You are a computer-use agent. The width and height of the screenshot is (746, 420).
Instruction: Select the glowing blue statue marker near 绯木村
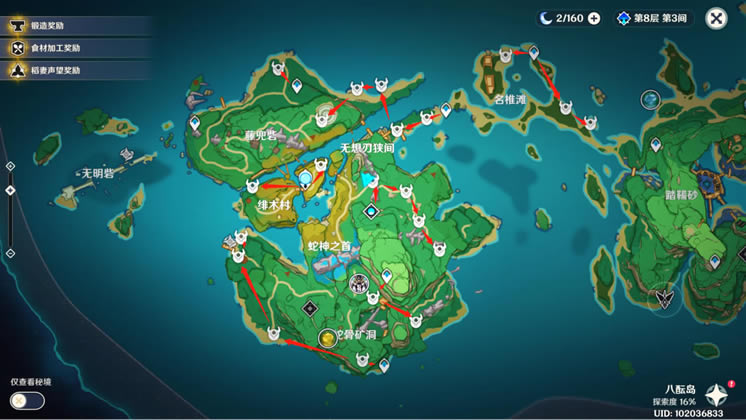(x=306, y=178)
